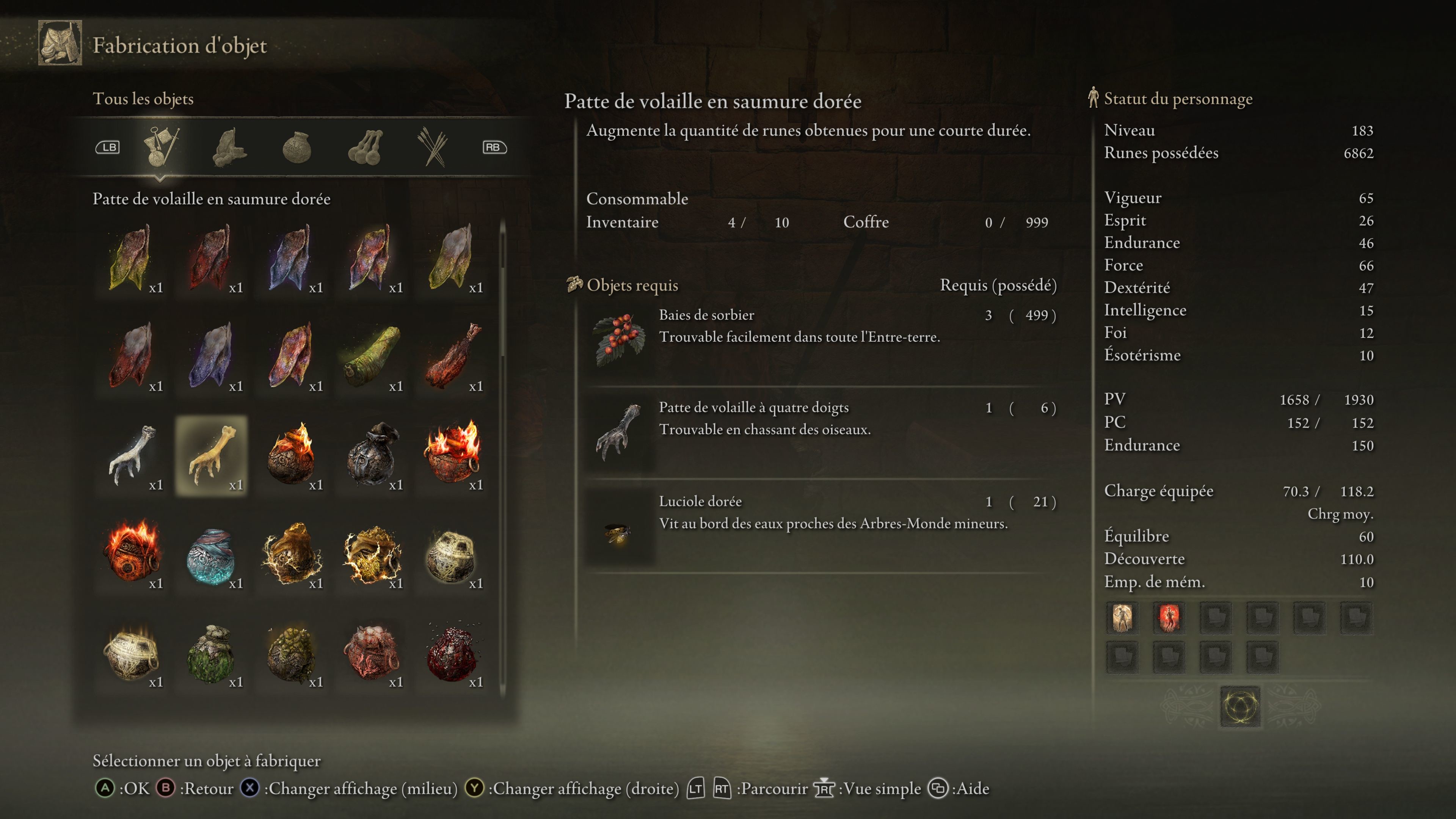This screenshot has height=819, width=1456.
Task: Switch to the all-items tab with tools icon
Action: pos(160,147)
